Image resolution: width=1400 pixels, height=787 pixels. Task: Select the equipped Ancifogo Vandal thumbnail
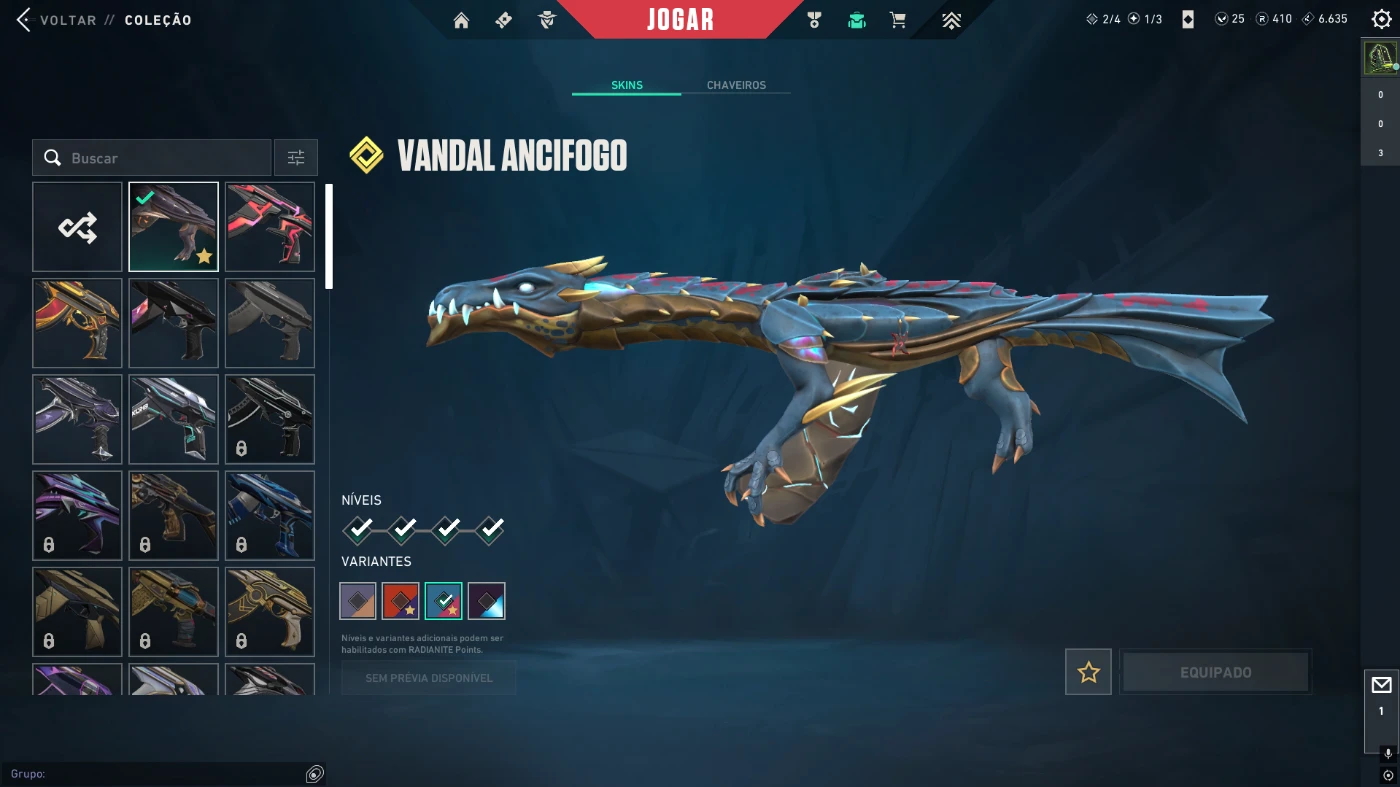tap(173, 227)
